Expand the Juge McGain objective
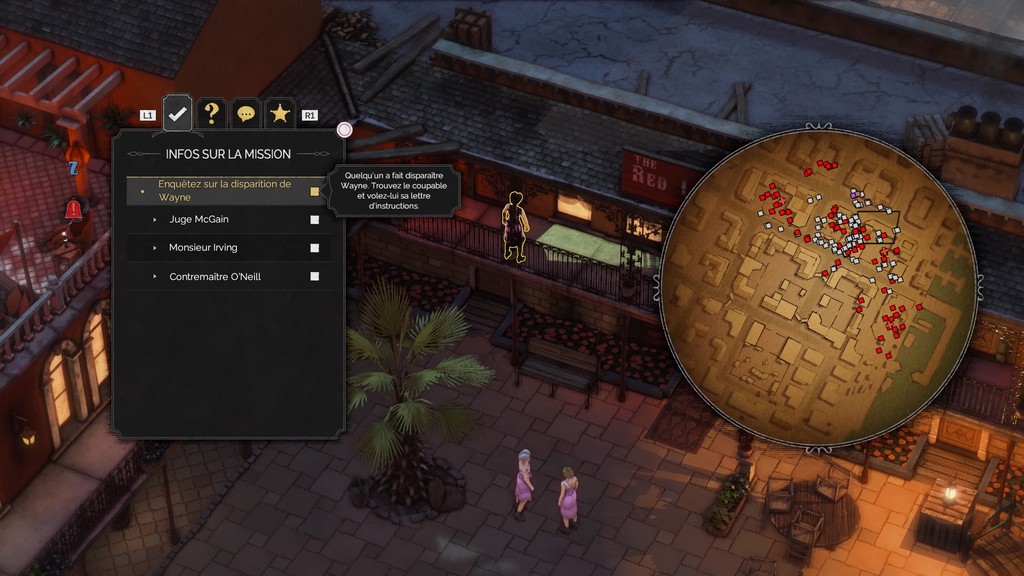This screenshot has height=576, width=1024. [x=201, y=219]
